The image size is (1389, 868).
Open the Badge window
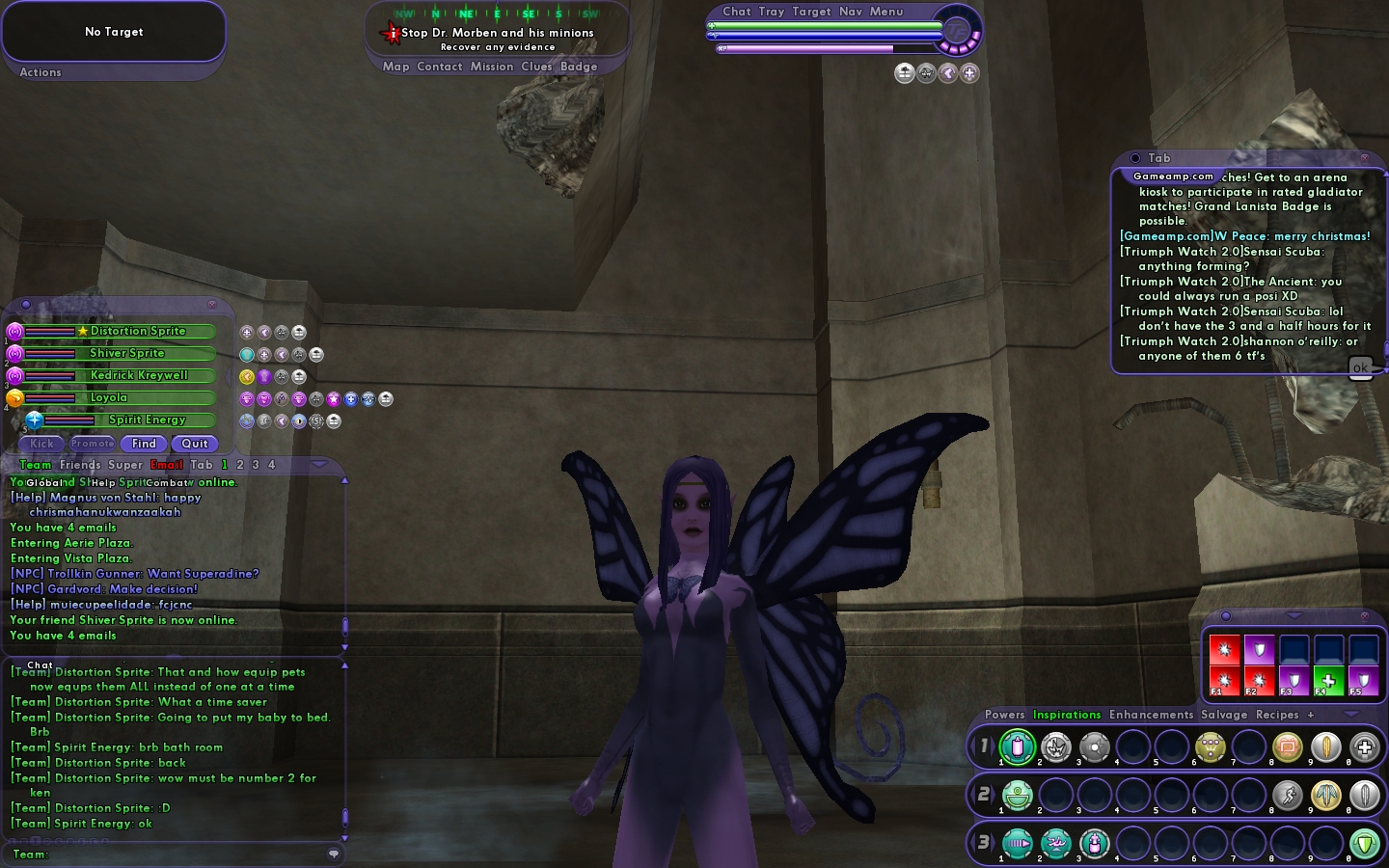(579, 67)
